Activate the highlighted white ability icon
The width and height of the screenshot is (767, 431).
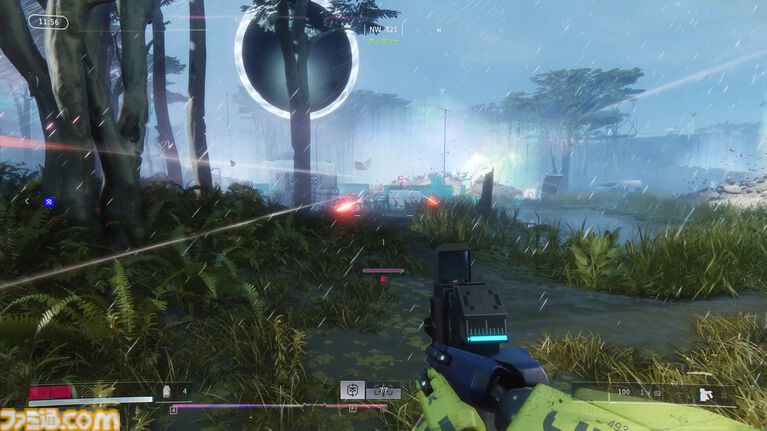[x=351, y=390]
